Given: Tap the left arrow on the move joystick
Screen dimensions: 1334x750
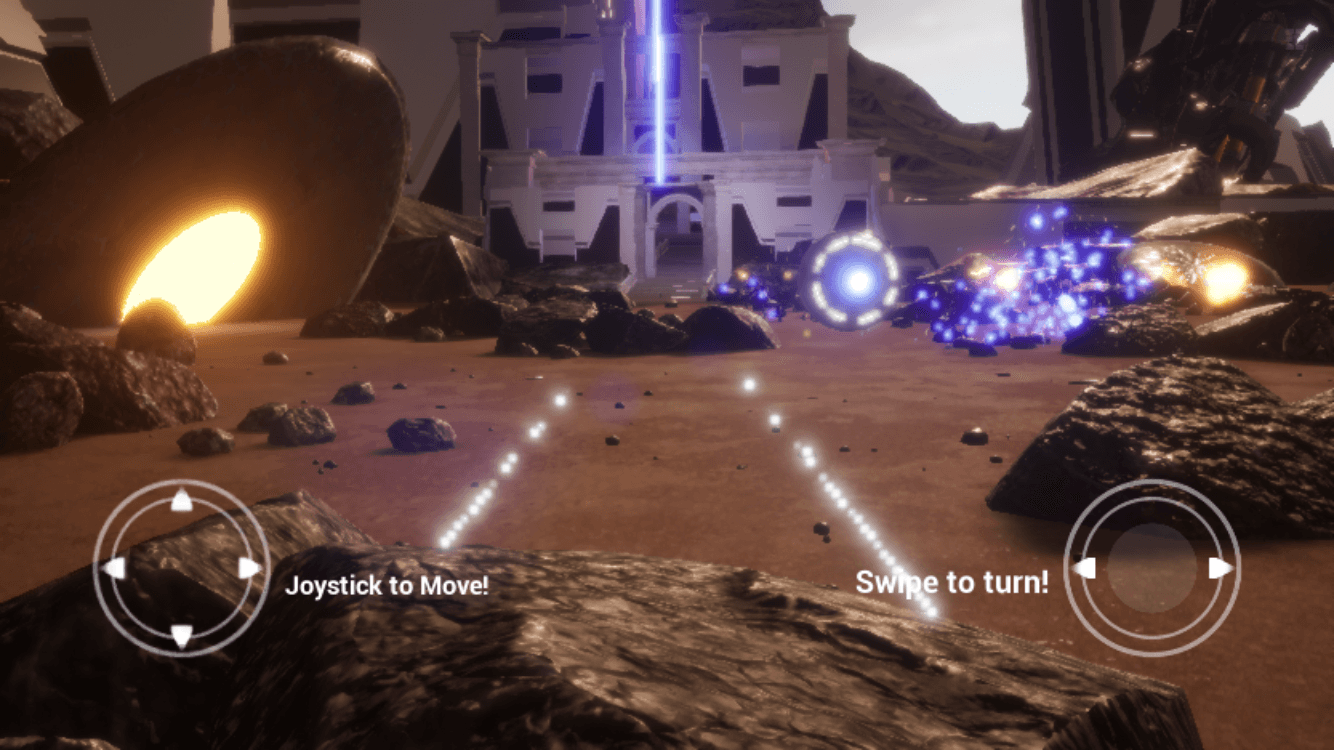Looking at the screenshot, I should tap(115, 568).
